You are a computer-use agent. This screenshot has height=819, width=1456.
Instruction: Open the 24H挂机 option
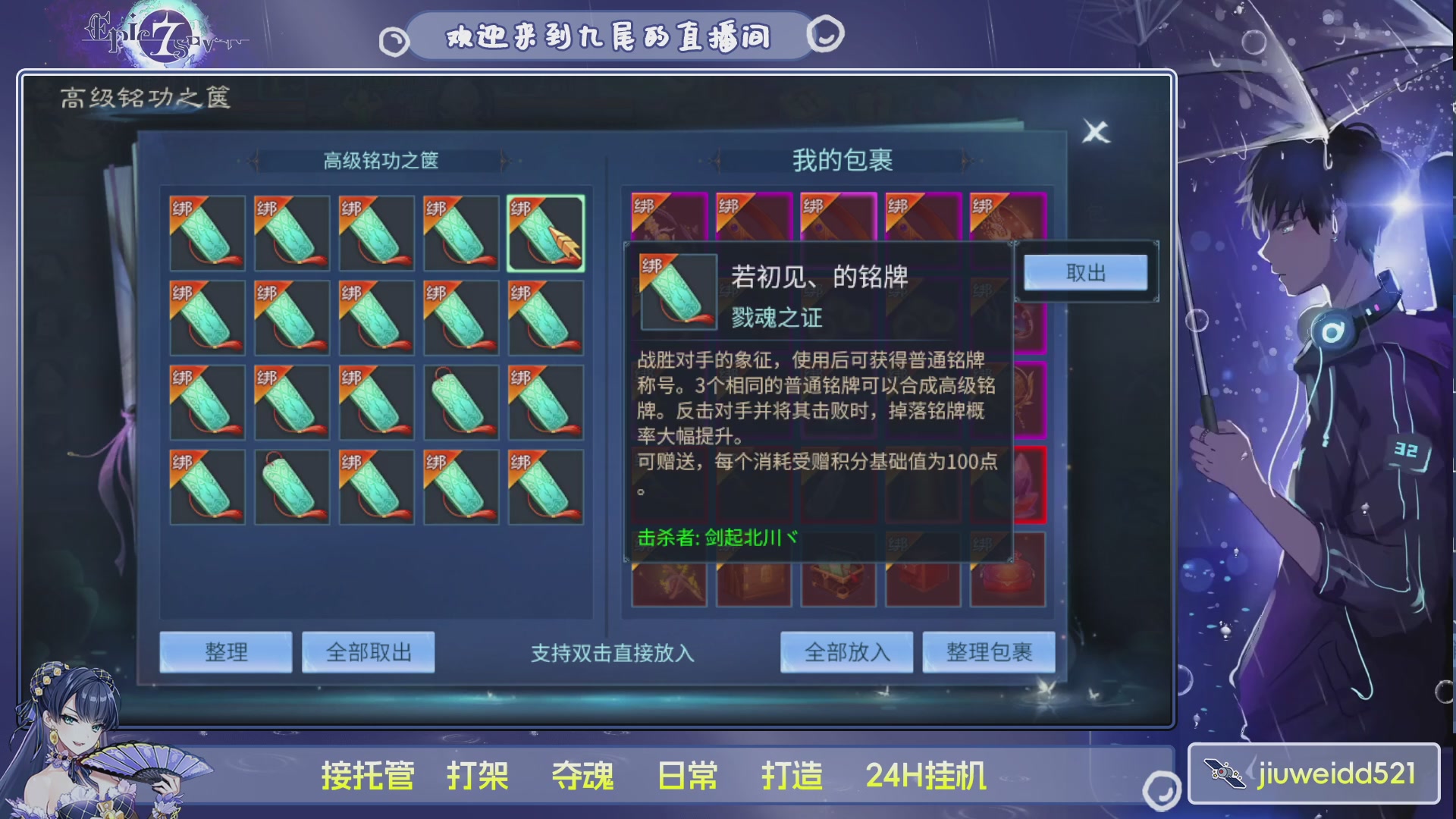click(927, 775)
